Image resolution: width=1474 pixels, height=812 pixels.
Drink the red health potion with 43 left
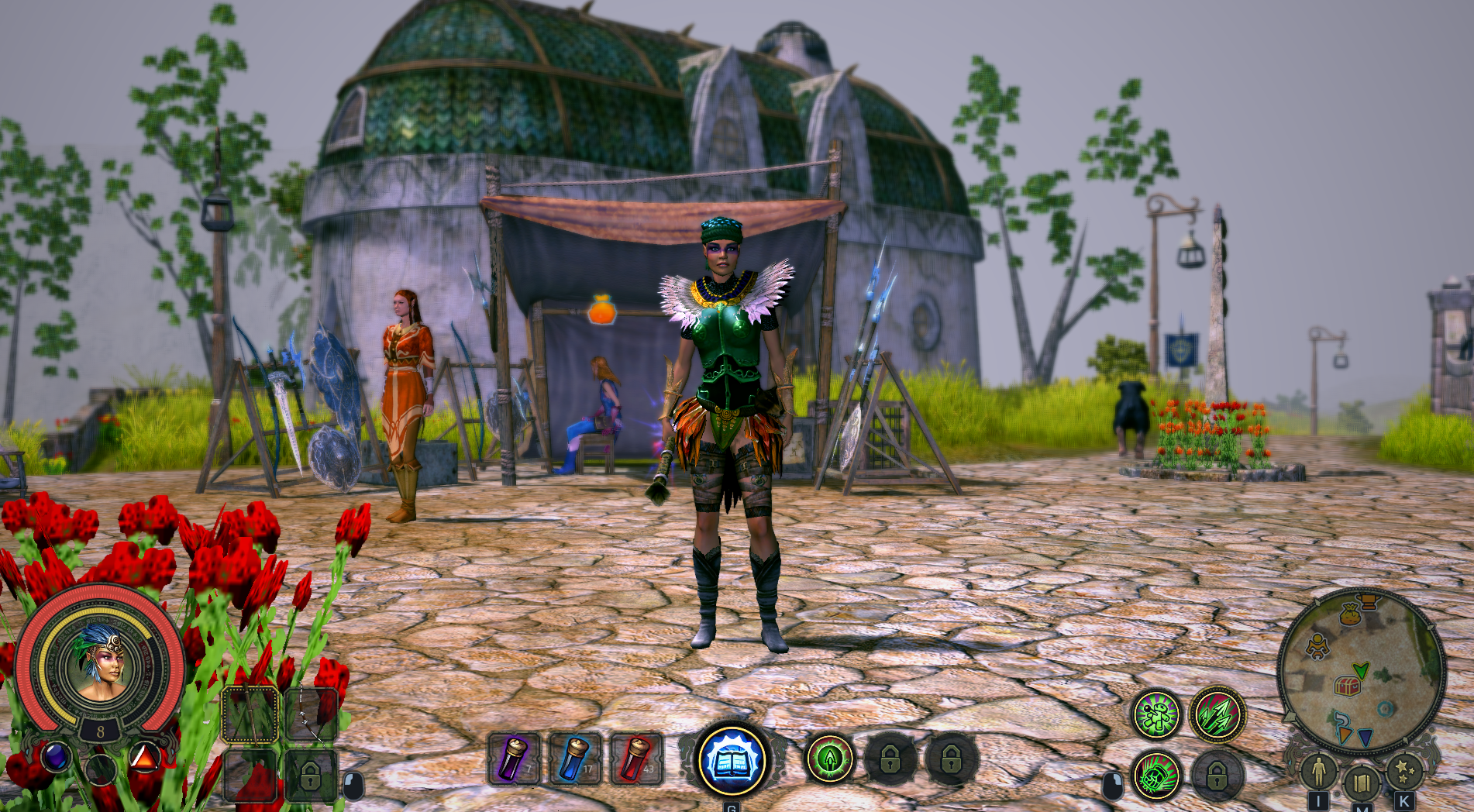point(636,759)
